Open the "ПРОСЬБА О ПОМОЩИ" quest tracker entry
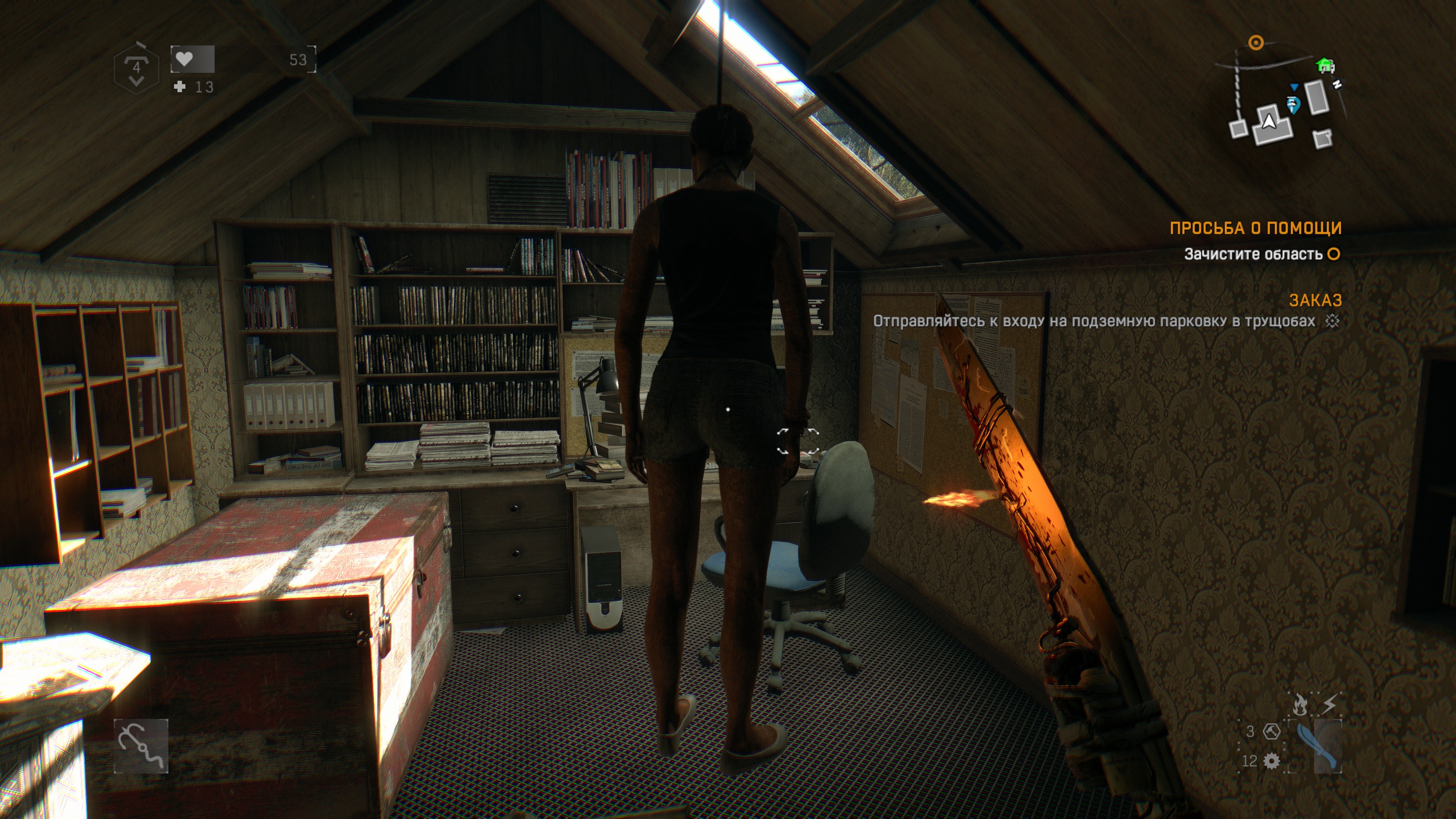This screenshot has width=1456, height=819. (x=1255, y=228)
